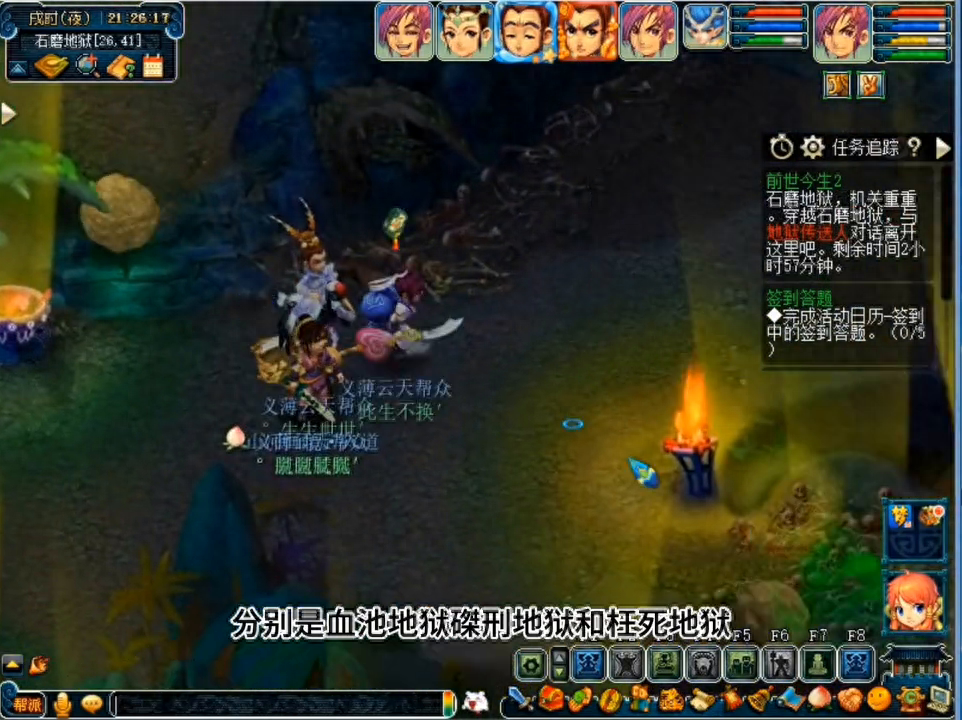962x720 pixels.
Task: Click the smiley face toolbar icon
Action: click(878, 698)
